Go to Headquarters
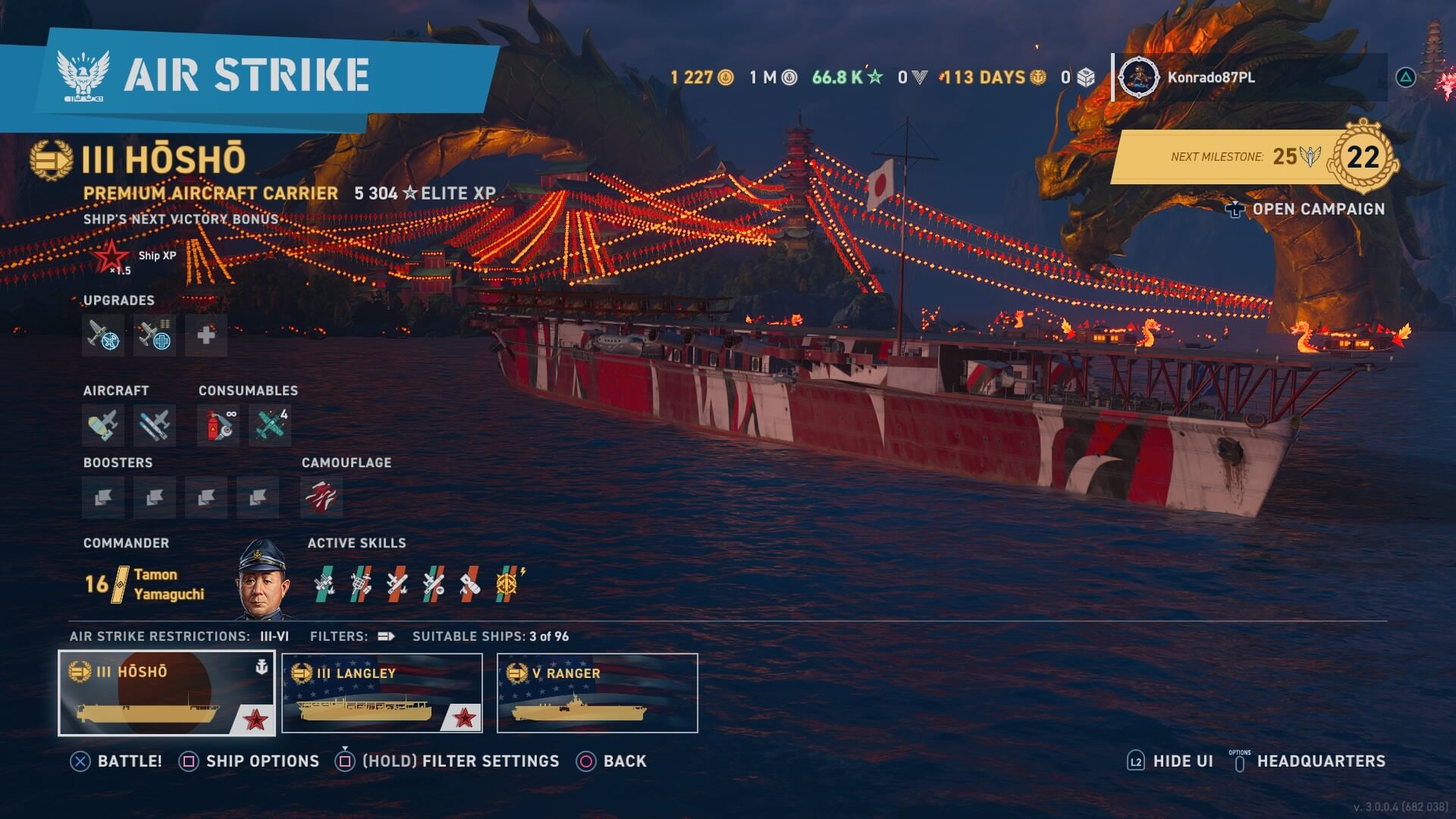 point(1320,761)
